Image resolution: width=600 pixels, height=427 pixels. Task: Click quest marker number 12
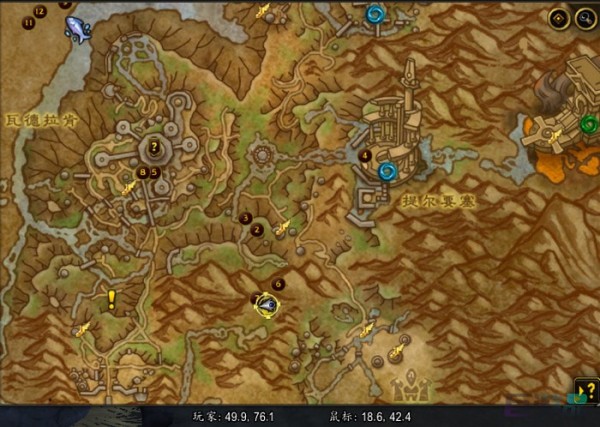[x=39, y=10]
